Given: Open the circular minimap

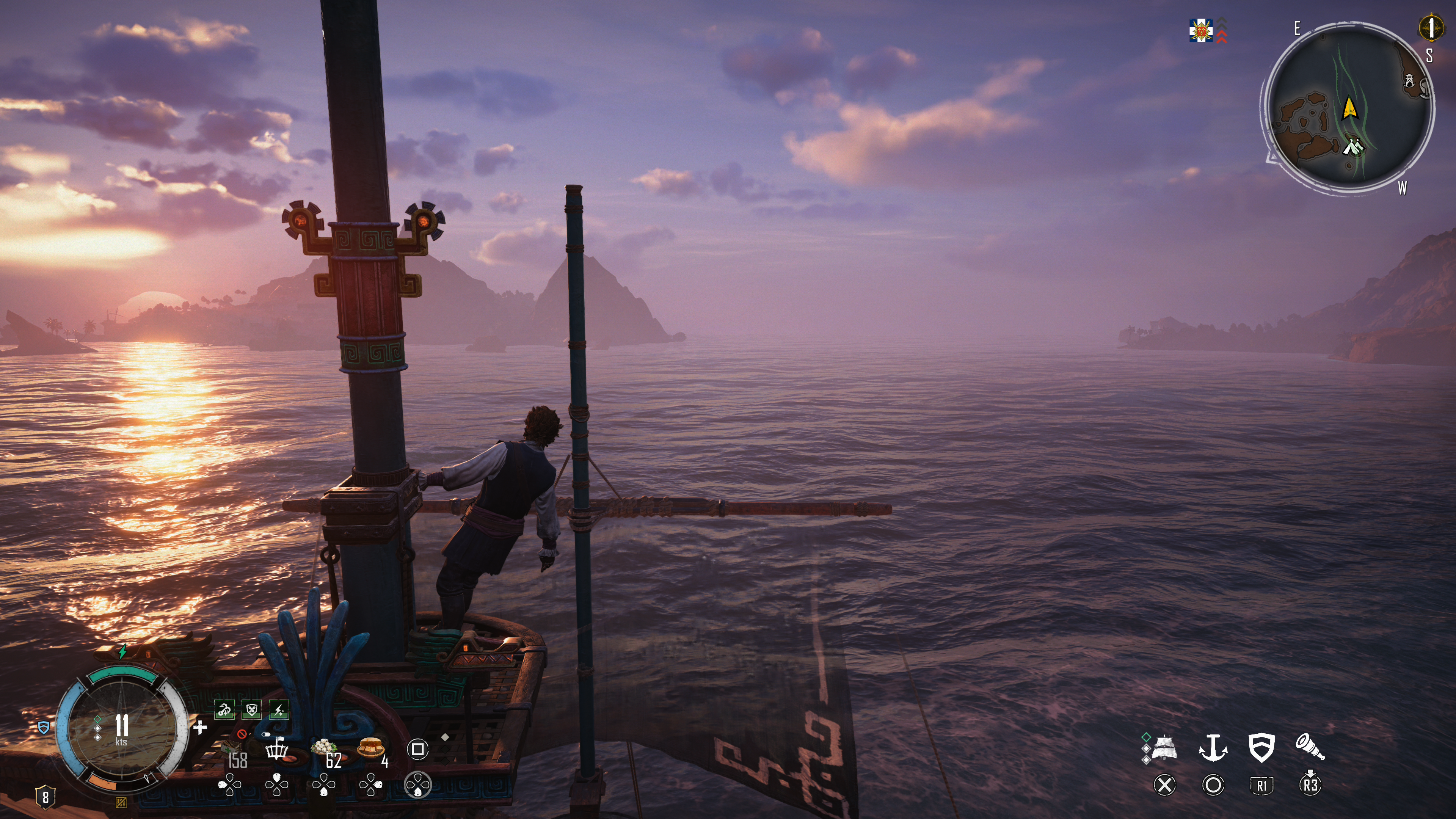Looking at the screenshot, I should (x=1348, y=110).
